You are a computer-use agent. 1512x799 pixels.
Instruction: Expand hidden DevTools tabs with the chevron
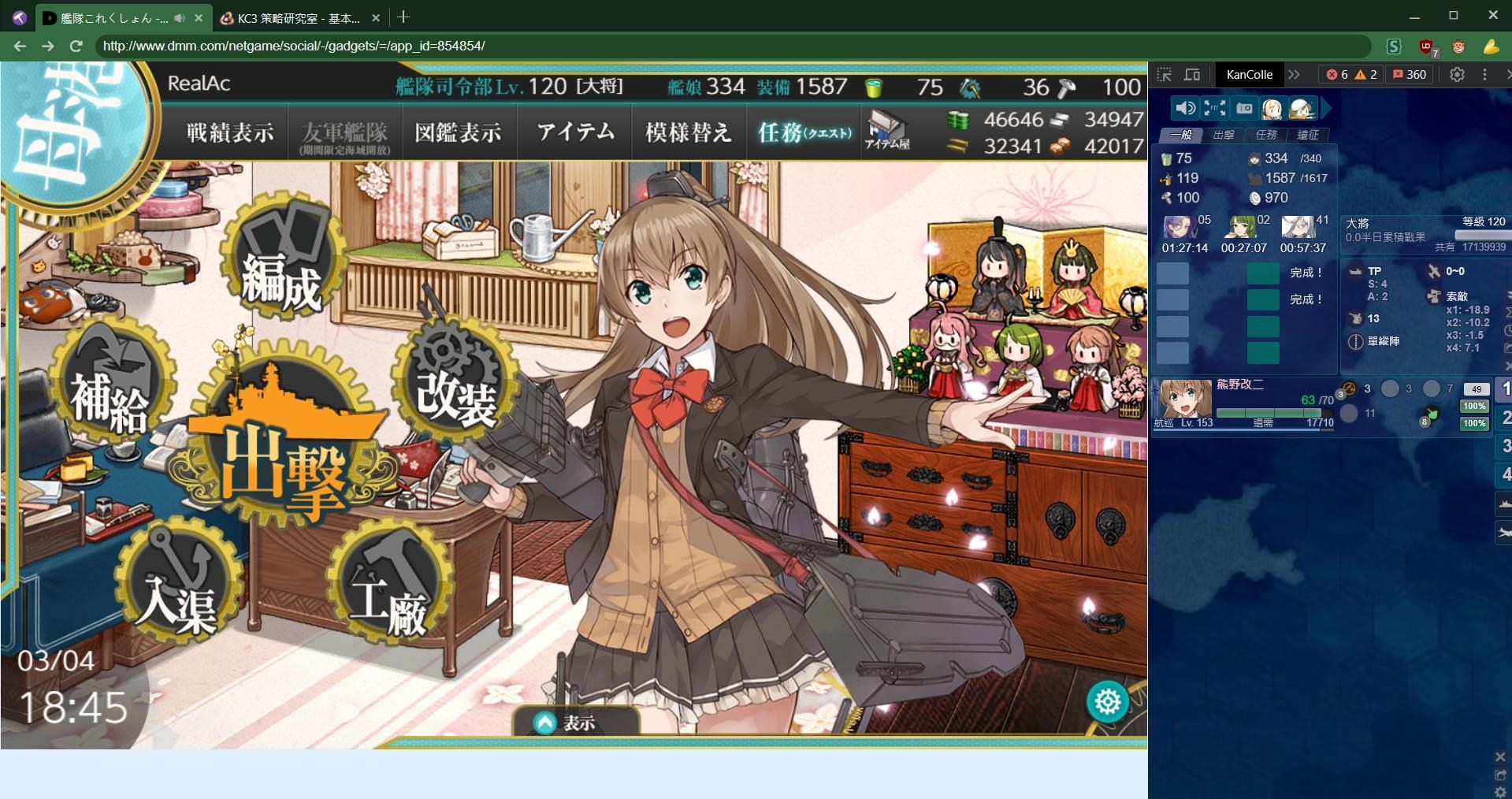(x=1295, y=74)
